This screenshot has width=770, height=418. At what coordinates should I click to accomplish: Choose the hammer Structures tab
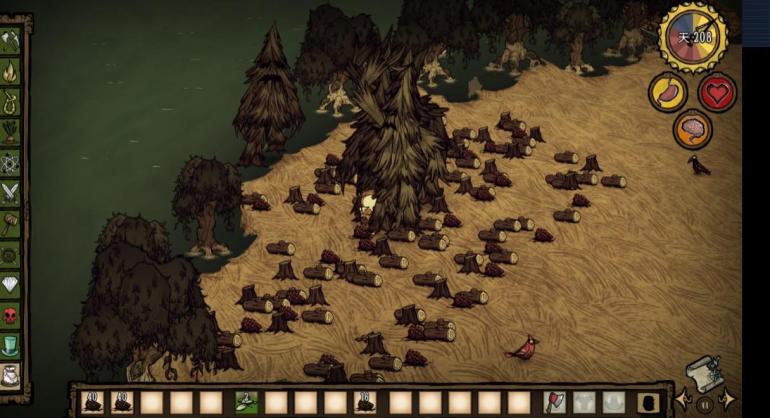pyautogui.click(x=13, y=222)
